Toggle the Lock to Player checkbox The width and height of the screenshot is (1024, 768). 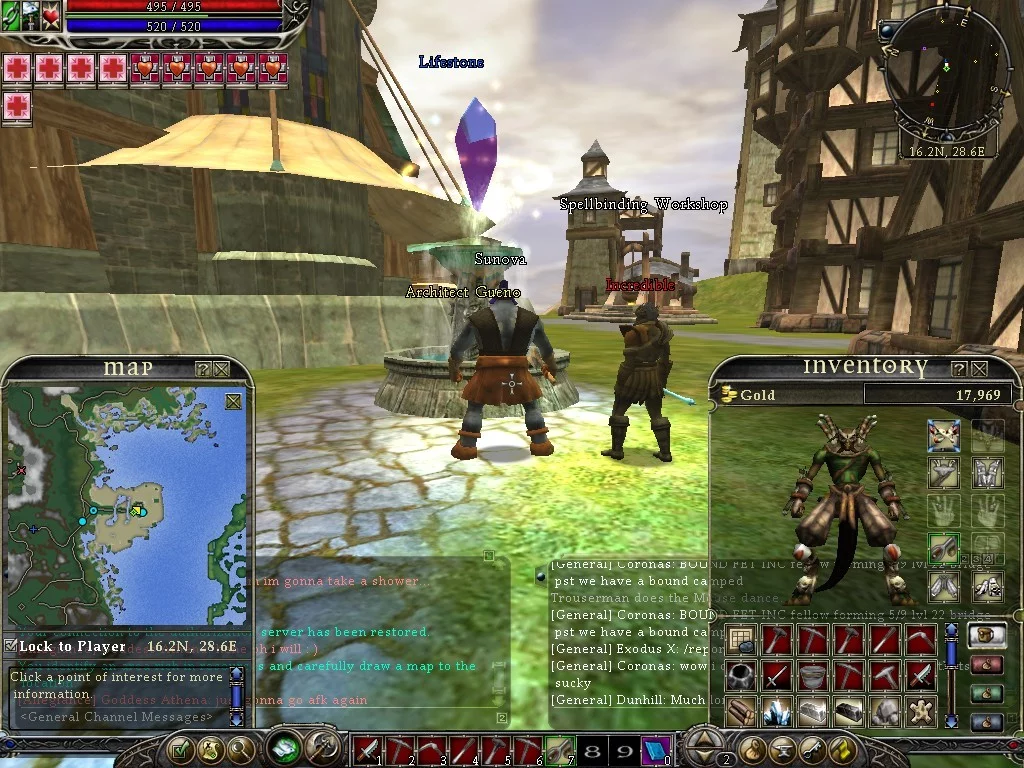coord(11,646)
